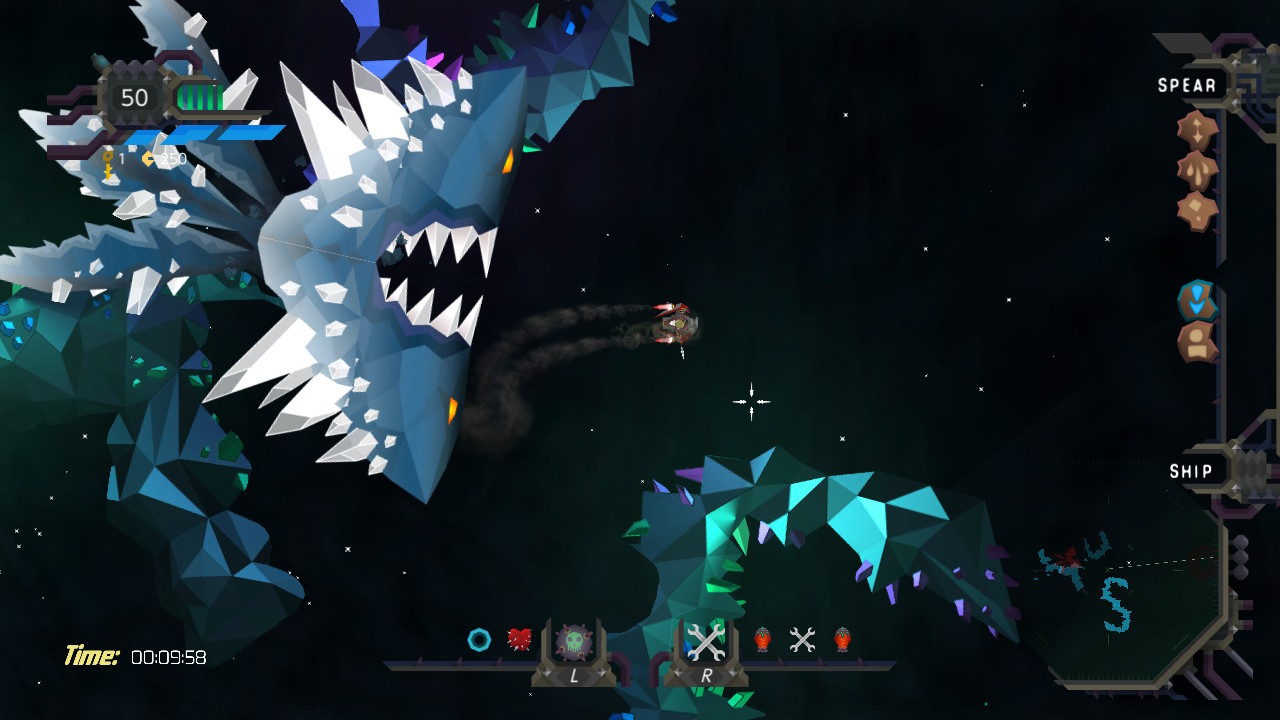
Task: Open the crossed wrenches repair in the R slot
Action: coord(705,640)
